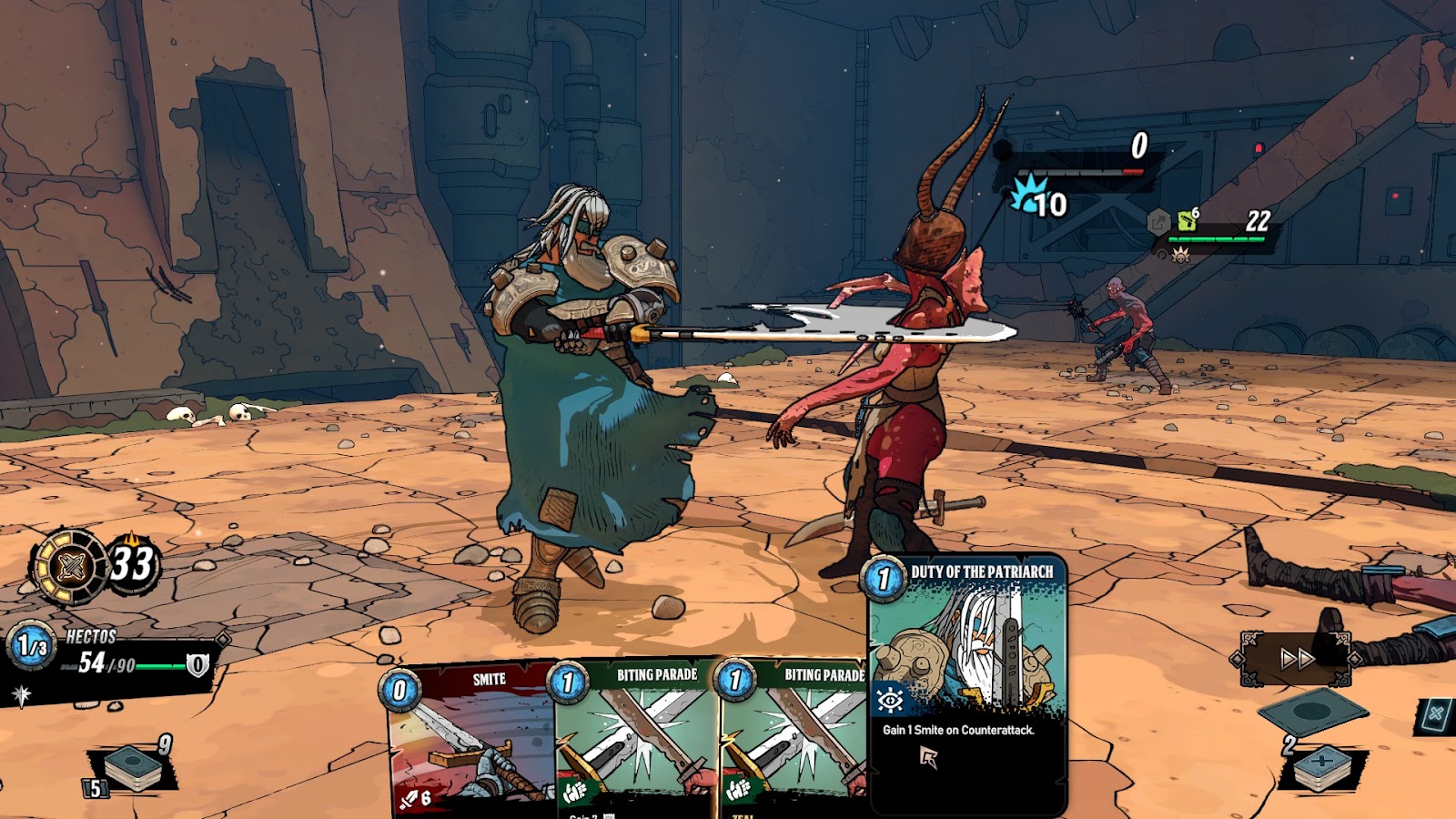Open the exhausted cards pile icon
The width and height of the screenshot is (1456, 819).
coord(1435,715)
